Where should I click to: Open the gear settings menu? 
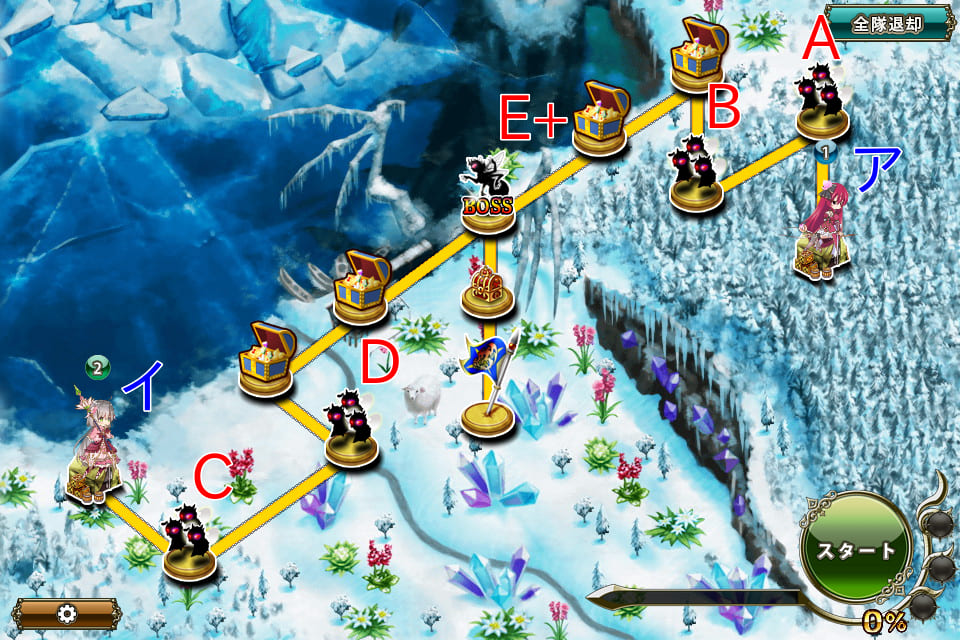pyautogui.click(x=67, y=614)
